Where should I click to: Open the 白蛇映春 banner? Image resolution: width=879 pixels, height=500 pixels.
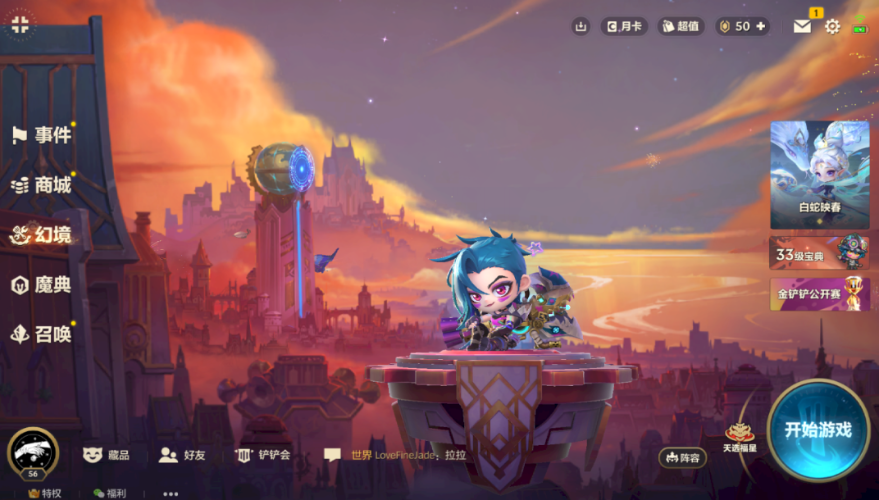819,175
